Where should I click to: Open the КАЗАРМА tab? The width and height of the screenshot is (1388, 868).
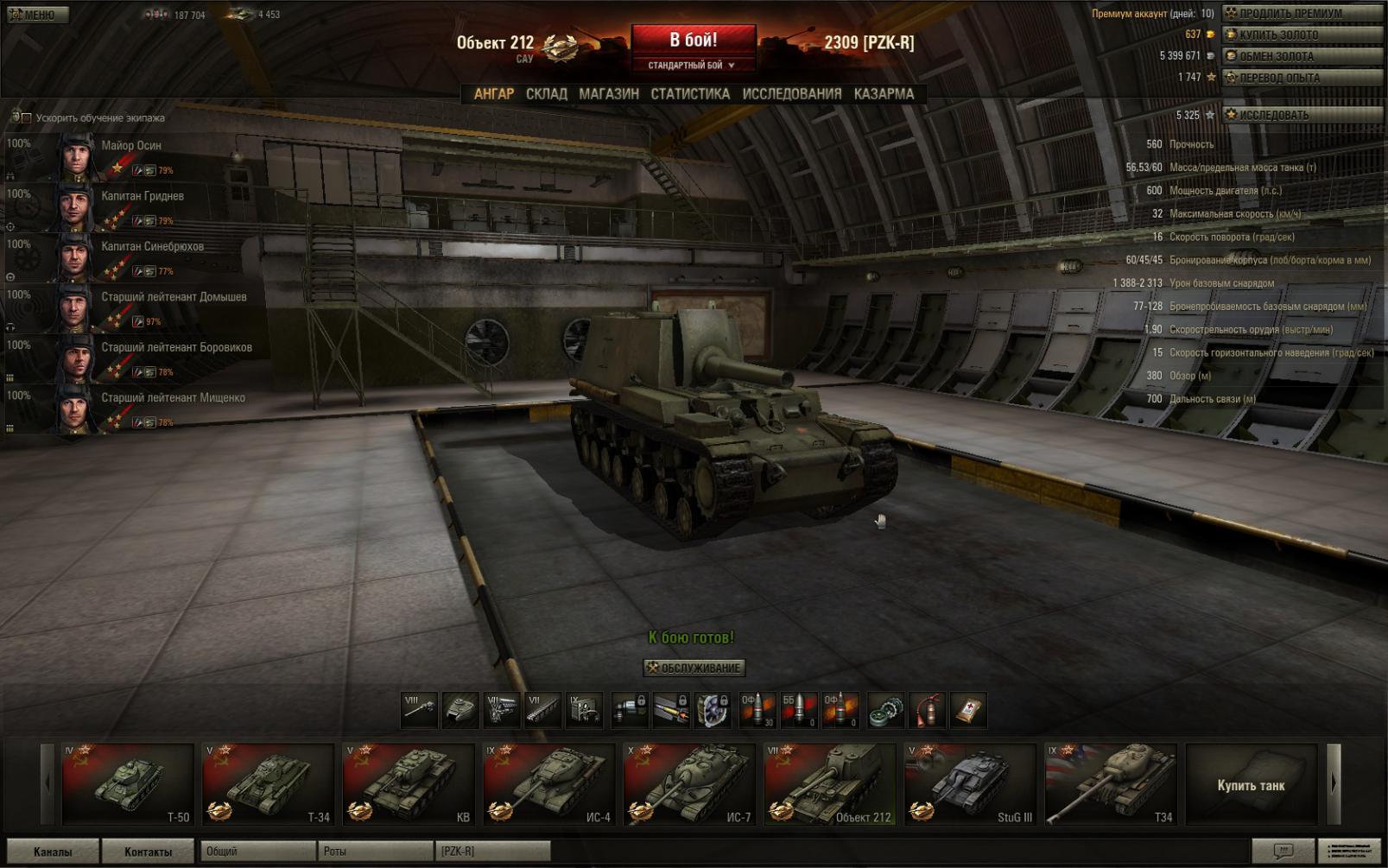click(884, 94)
